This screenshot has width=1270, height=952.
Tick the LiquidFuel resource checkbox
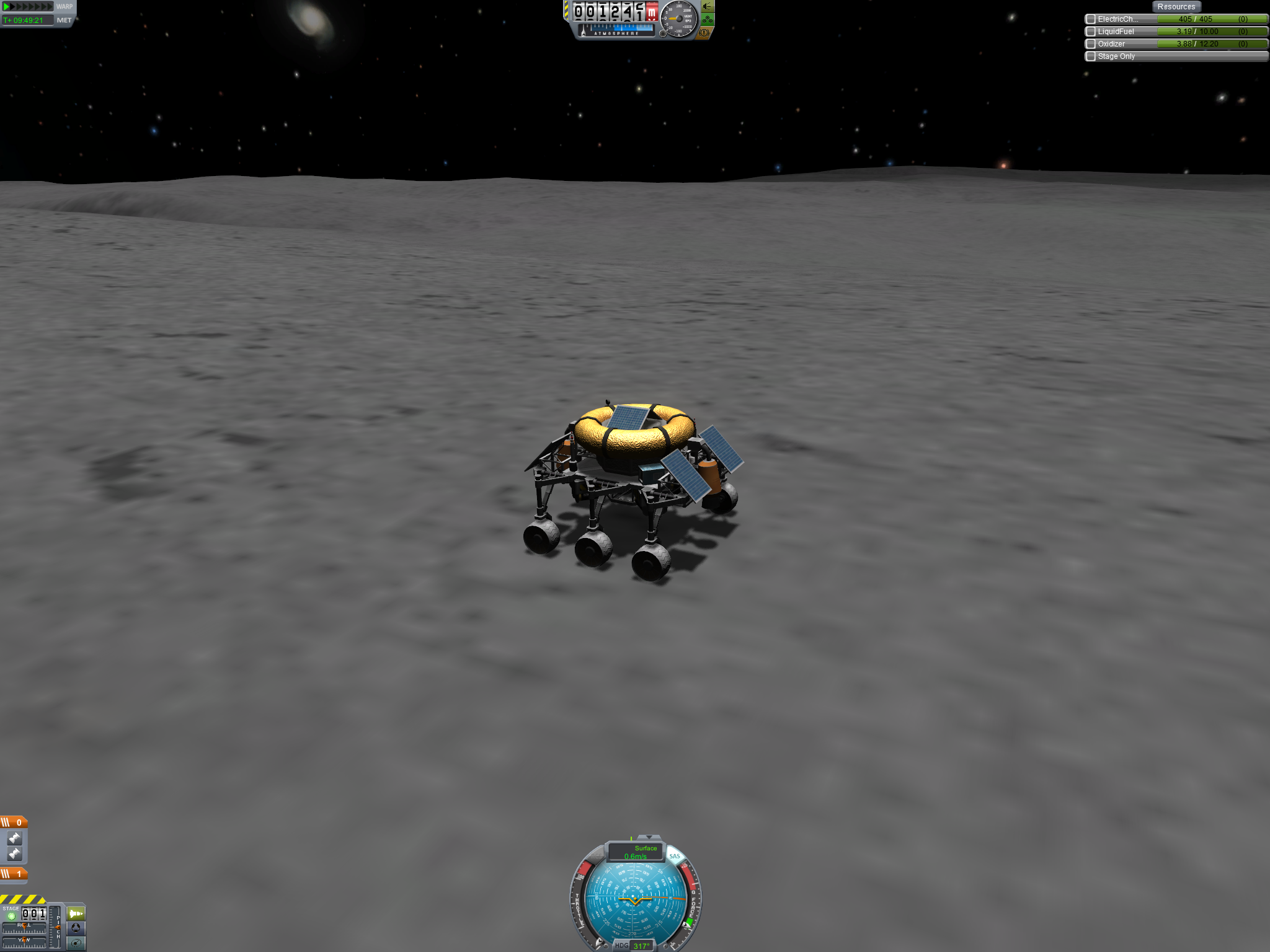(x=1091, y=32)
